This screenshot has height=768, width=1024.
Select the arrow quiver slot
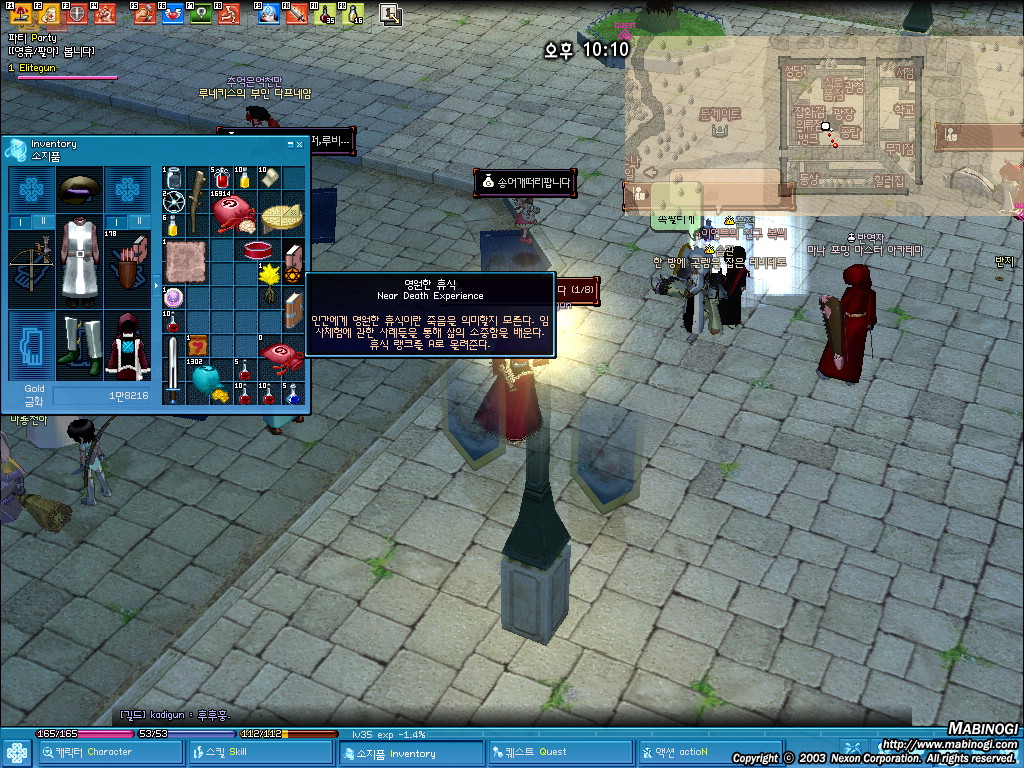[x=127, y=266]
